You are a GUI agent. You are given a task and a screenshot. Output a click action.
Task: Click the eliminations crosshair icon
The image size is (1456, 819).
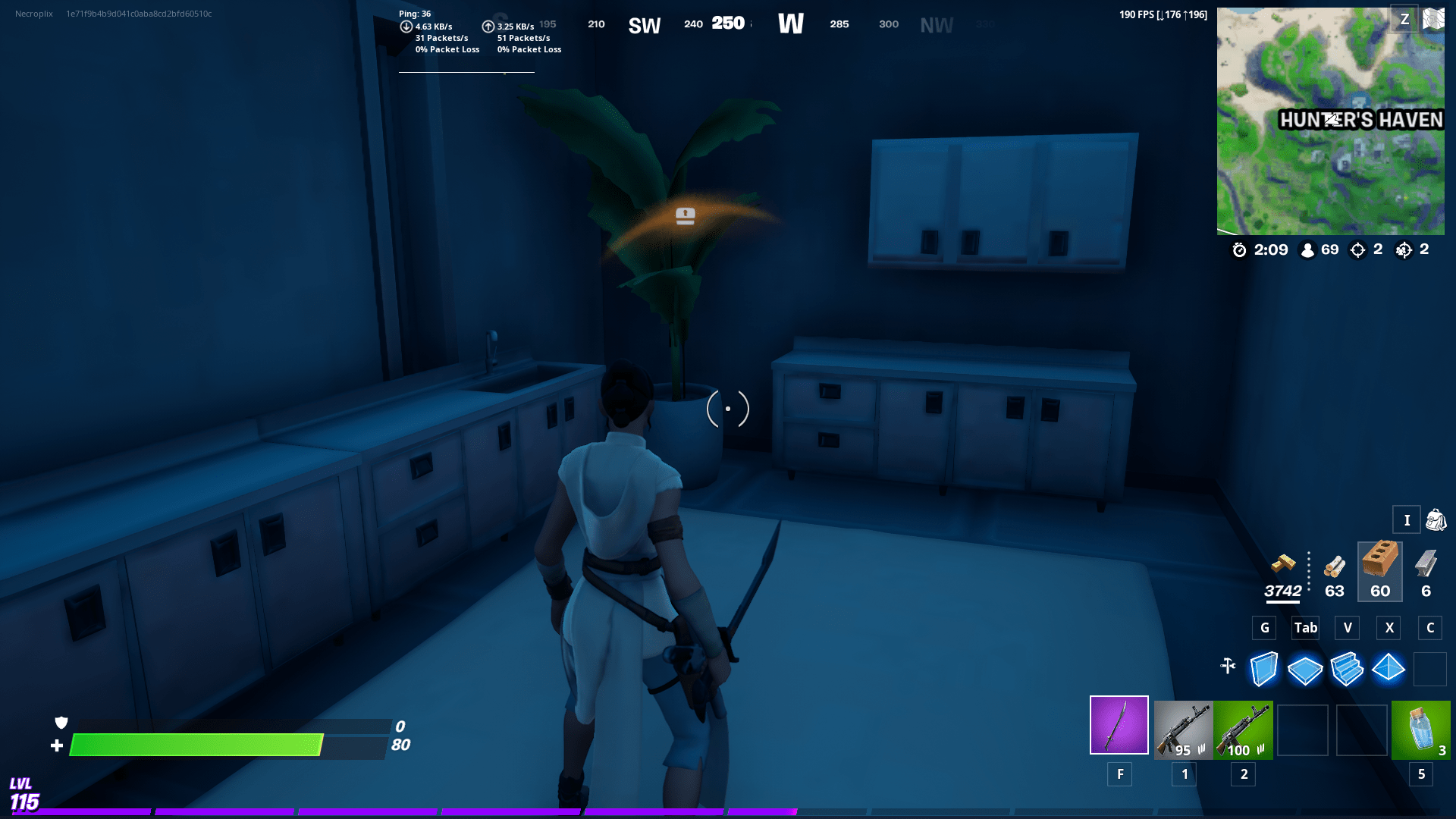tap(1357, 249)
